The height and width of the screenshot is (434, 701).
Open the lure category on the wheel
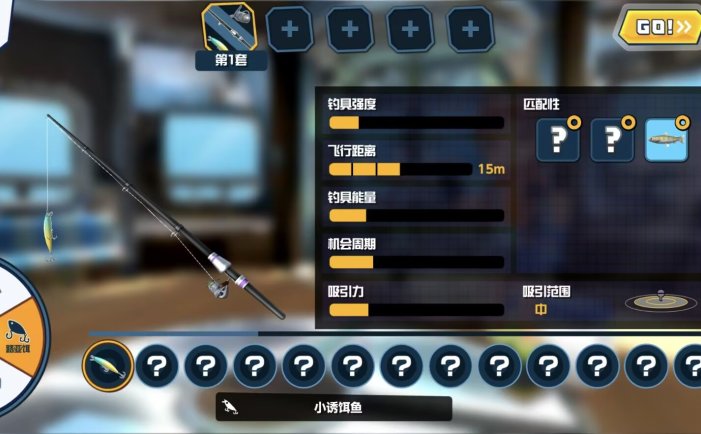(17, 335)
